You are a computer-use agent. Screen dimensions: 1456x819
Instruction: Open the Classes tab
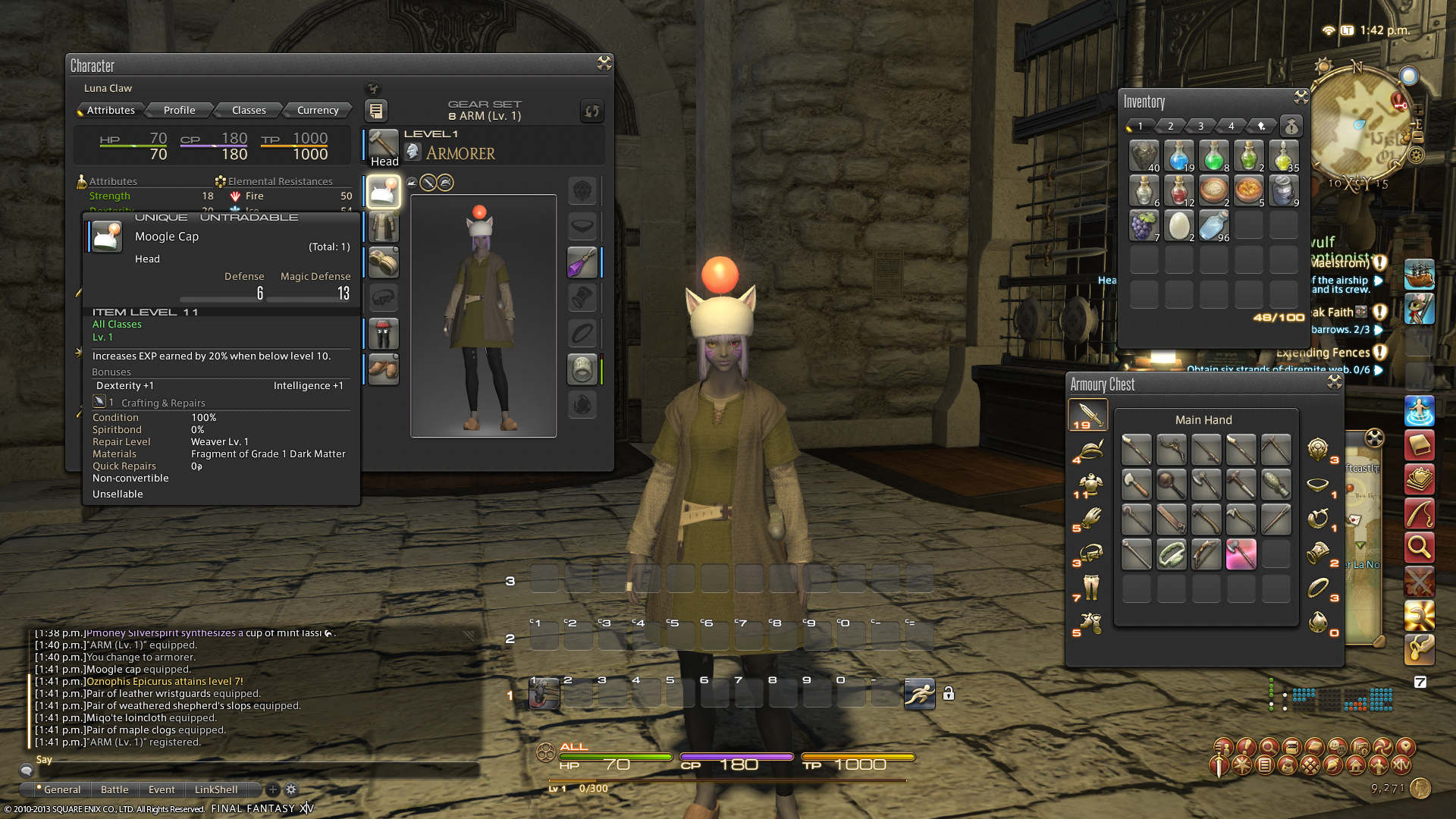point(249,110)
